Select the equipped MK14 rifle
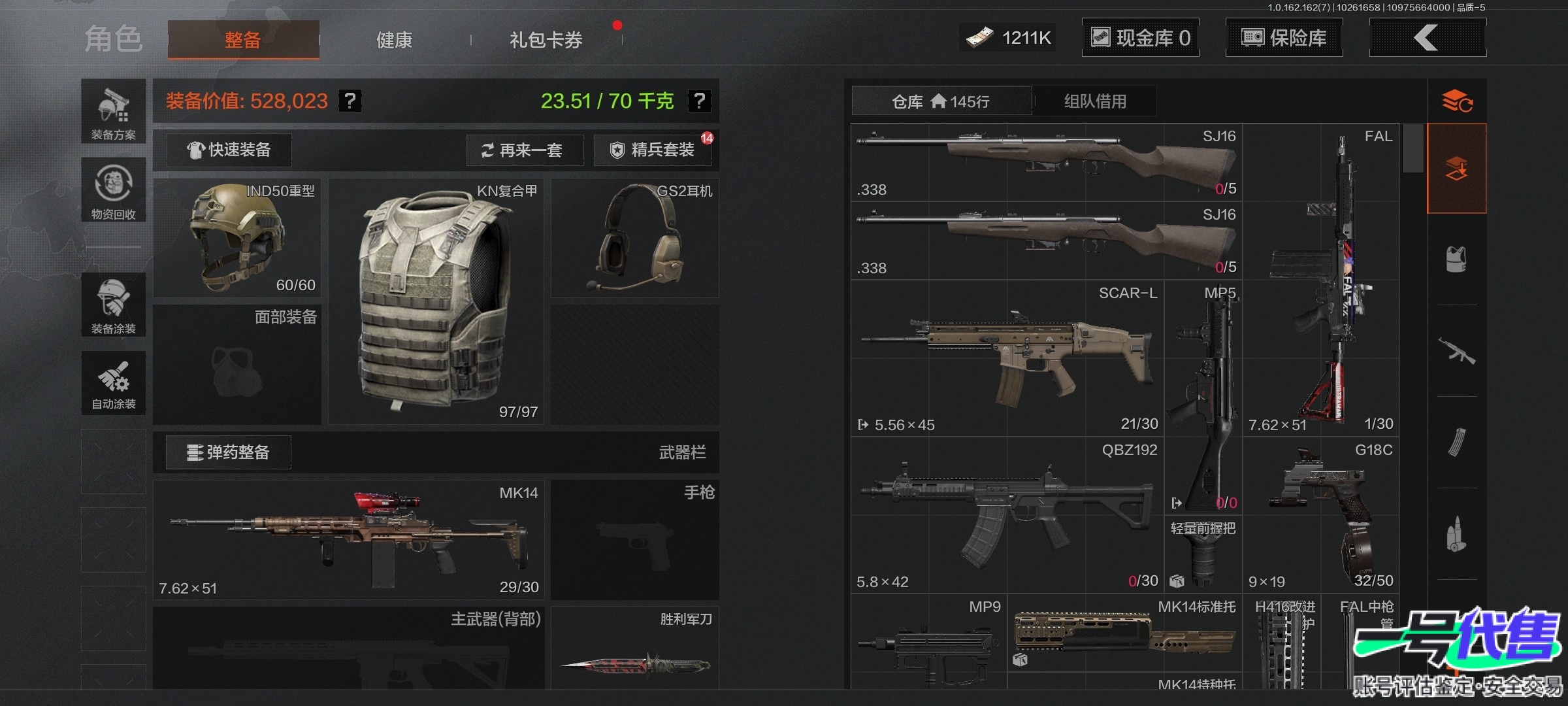The width and height of the screenshot is (1568, 706). point(348,540)
